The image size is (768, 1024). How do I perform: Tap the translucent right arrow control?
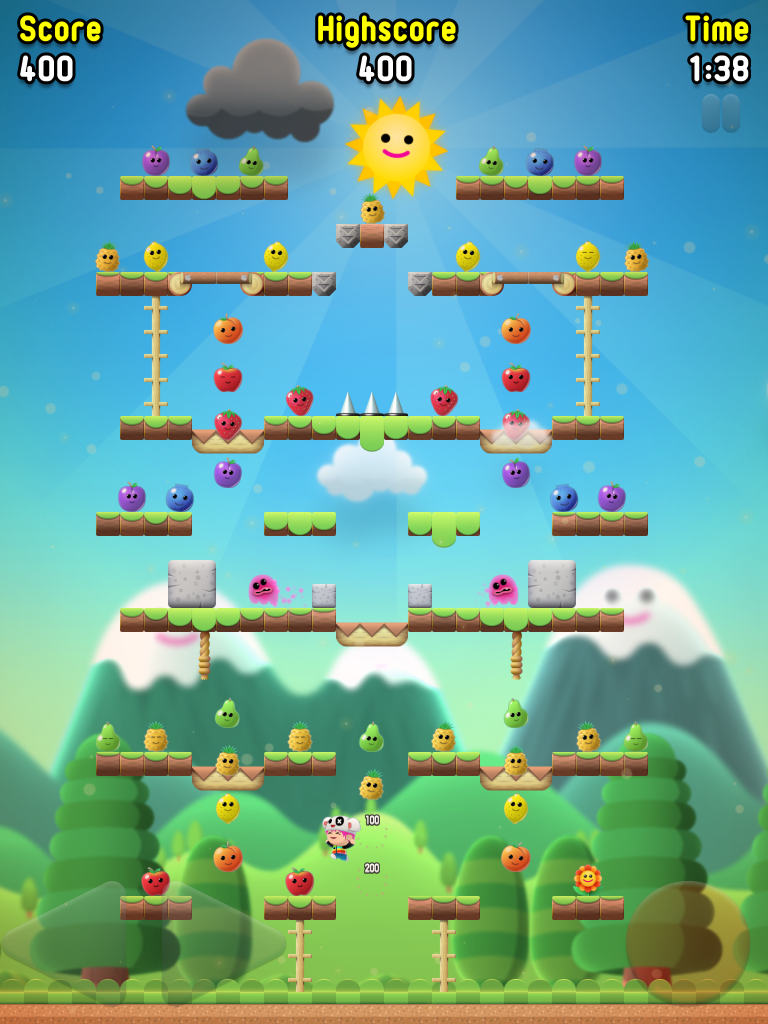coord(222,940)
